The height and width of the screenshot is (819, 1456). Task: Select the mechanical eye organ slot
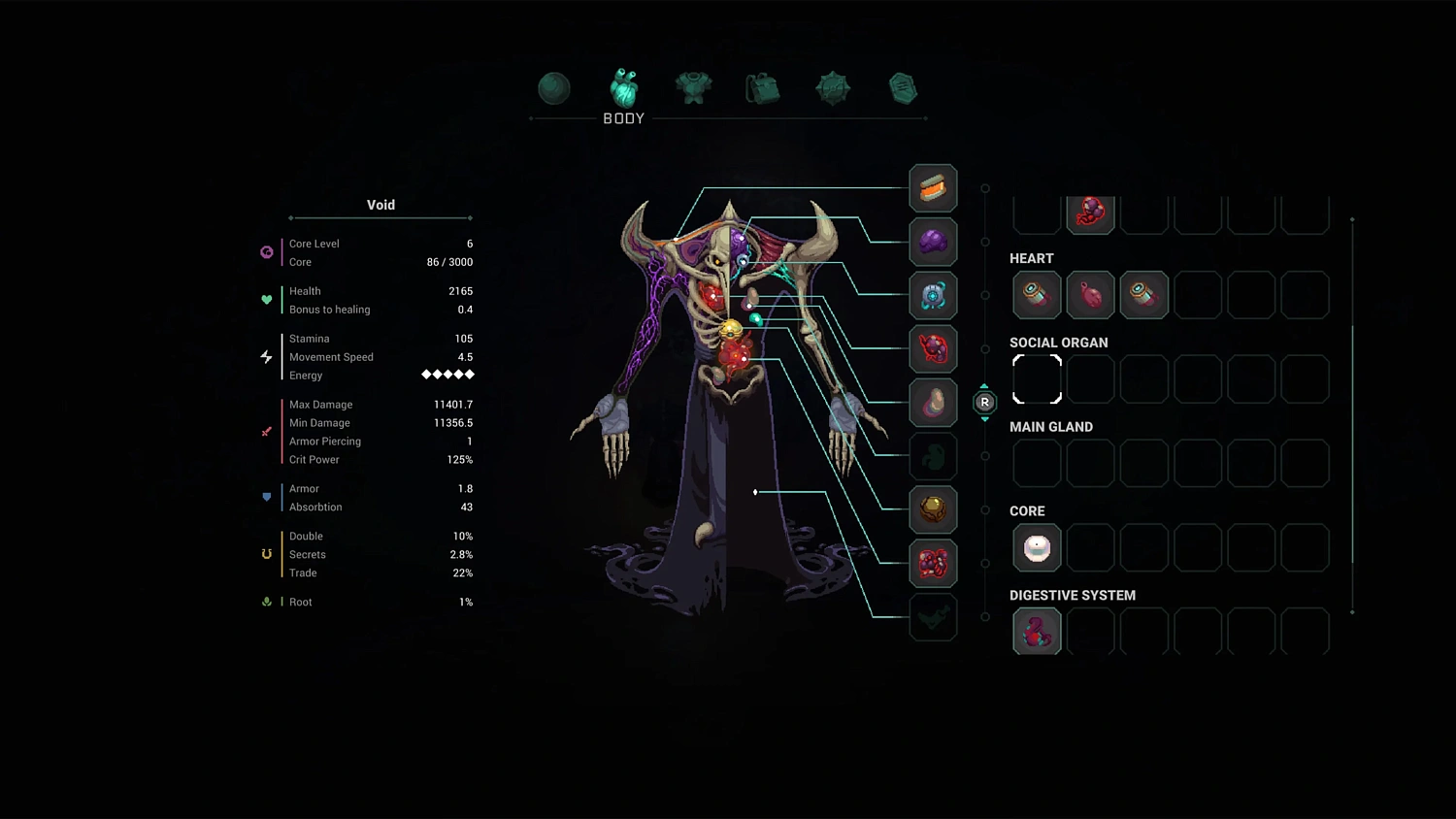(933, 296)
